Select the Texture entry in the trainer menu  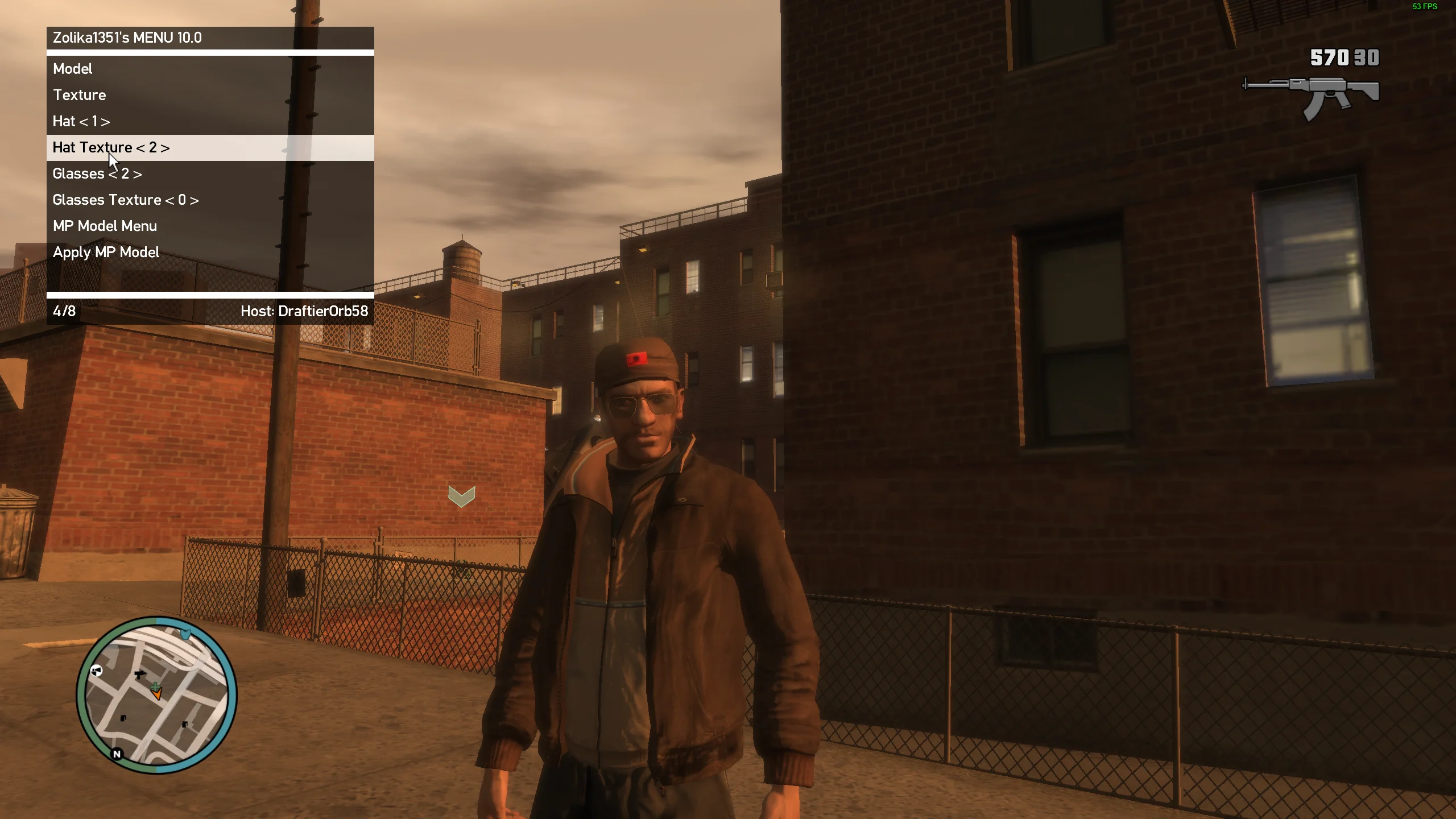[x=78, y=95]
